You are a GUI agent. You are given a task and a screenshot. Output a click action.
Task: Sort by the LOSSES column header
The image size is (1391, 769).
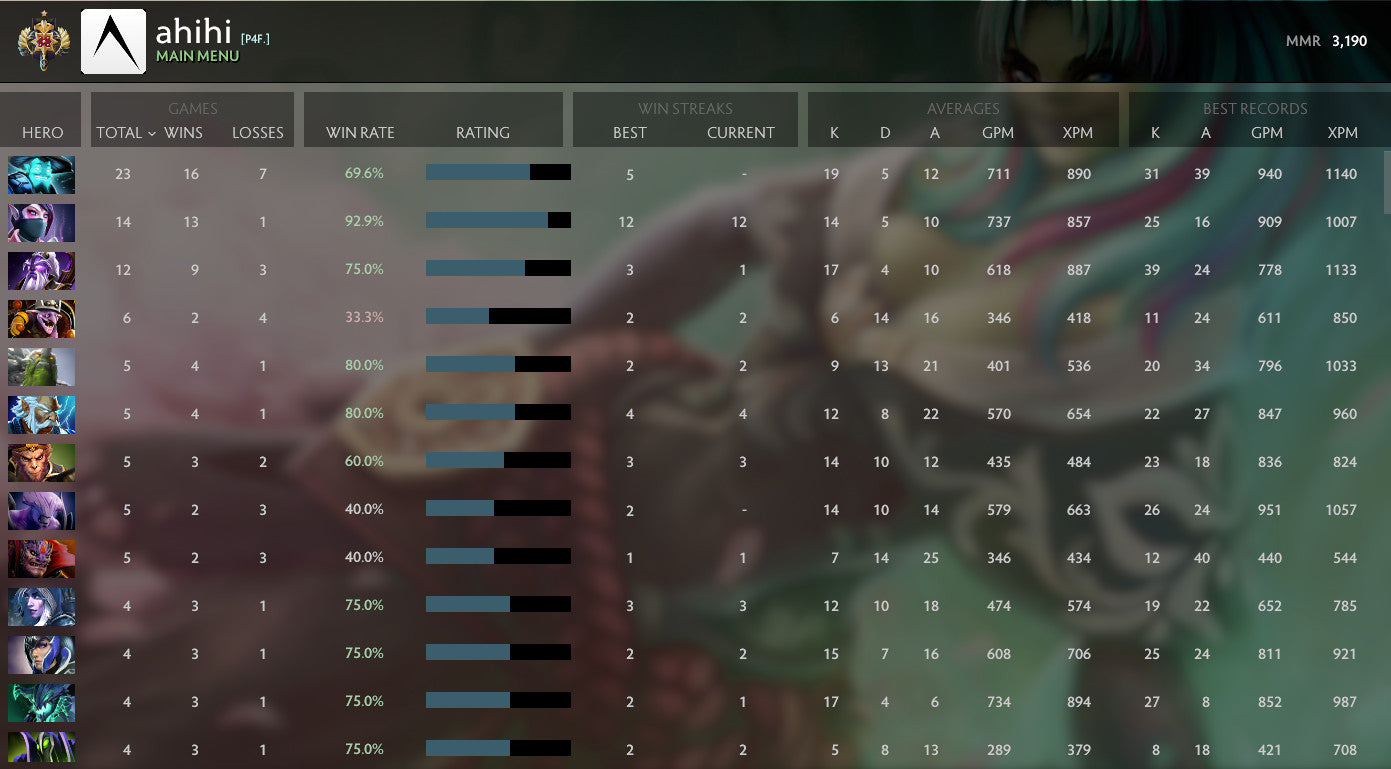pos(258,132)
